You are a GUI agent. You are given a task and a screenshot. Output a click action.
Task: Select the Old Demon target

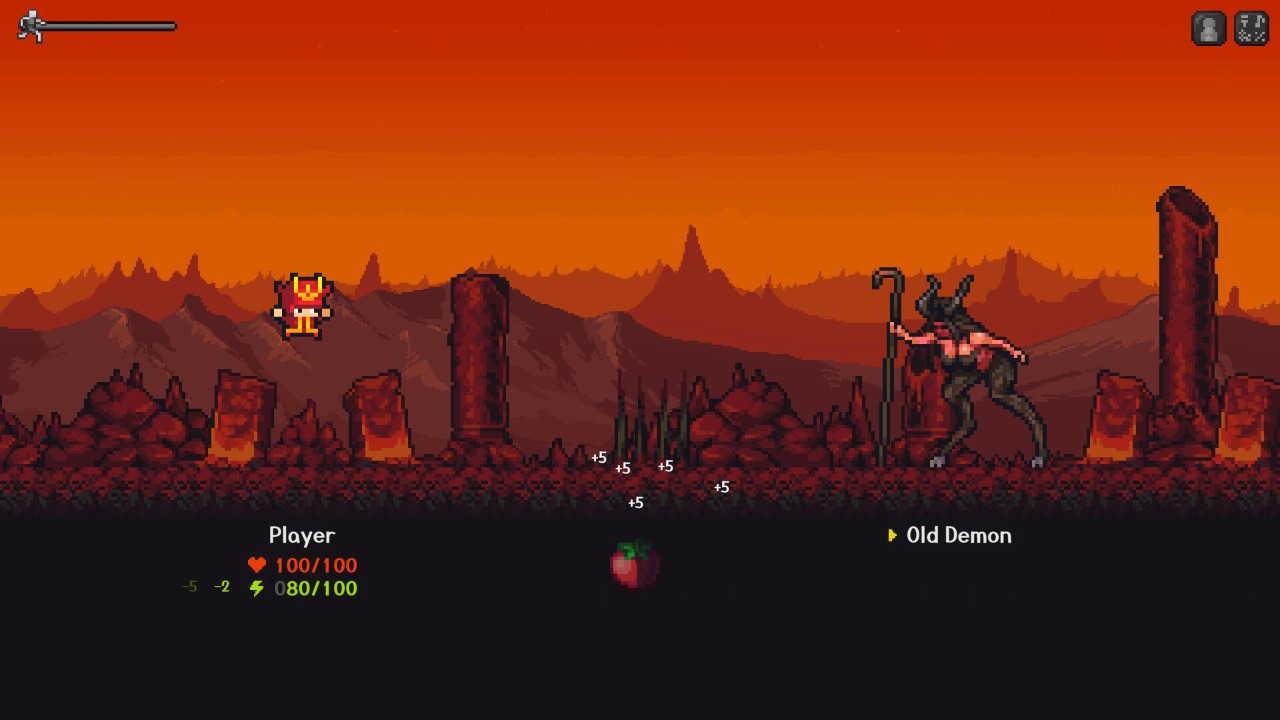click(958, 535)
